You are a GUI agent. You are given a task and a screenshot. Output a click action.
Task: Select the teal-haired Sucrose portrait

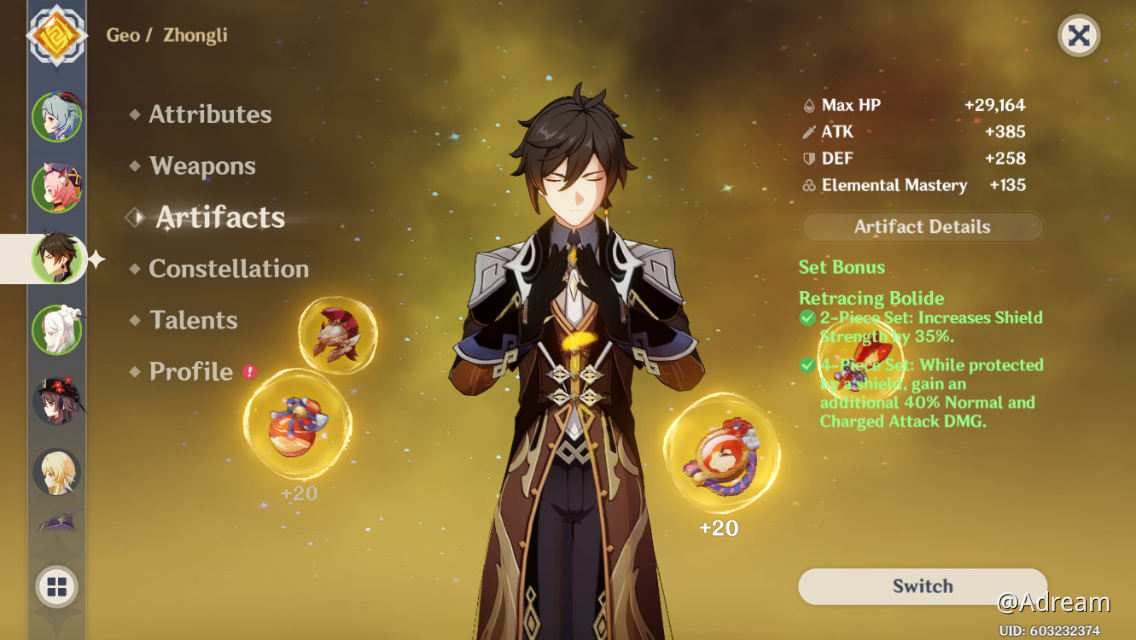pos(56,117)
